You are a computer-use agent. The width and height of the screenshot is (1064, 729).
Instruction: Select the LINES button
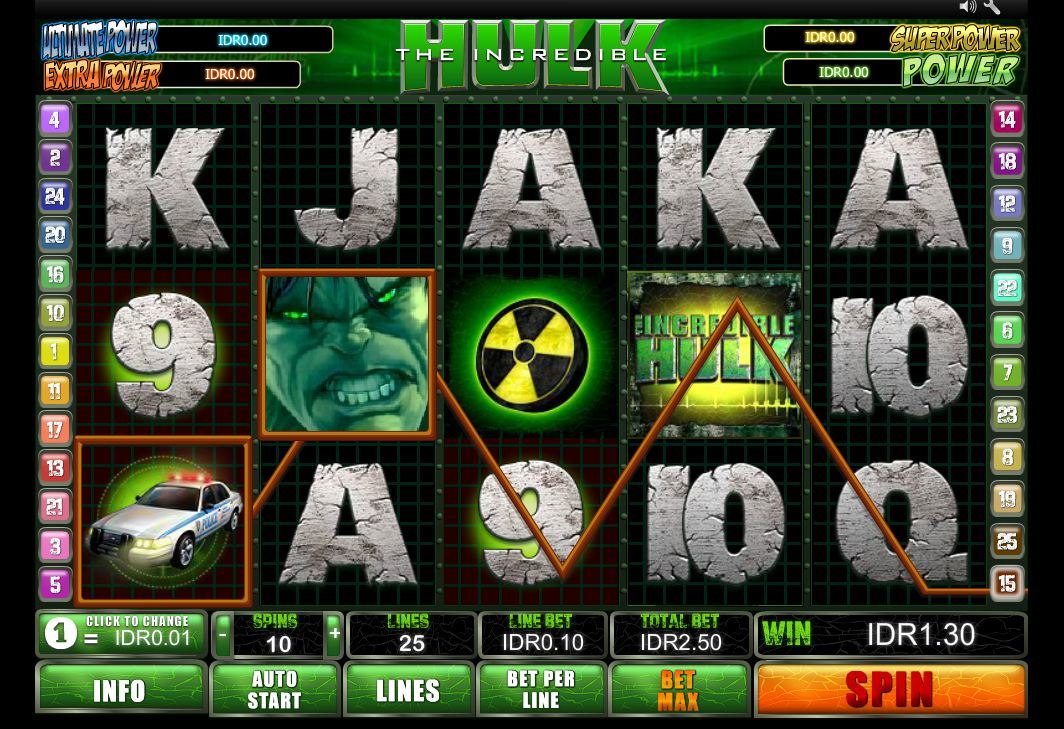click(x=408, y=689)
